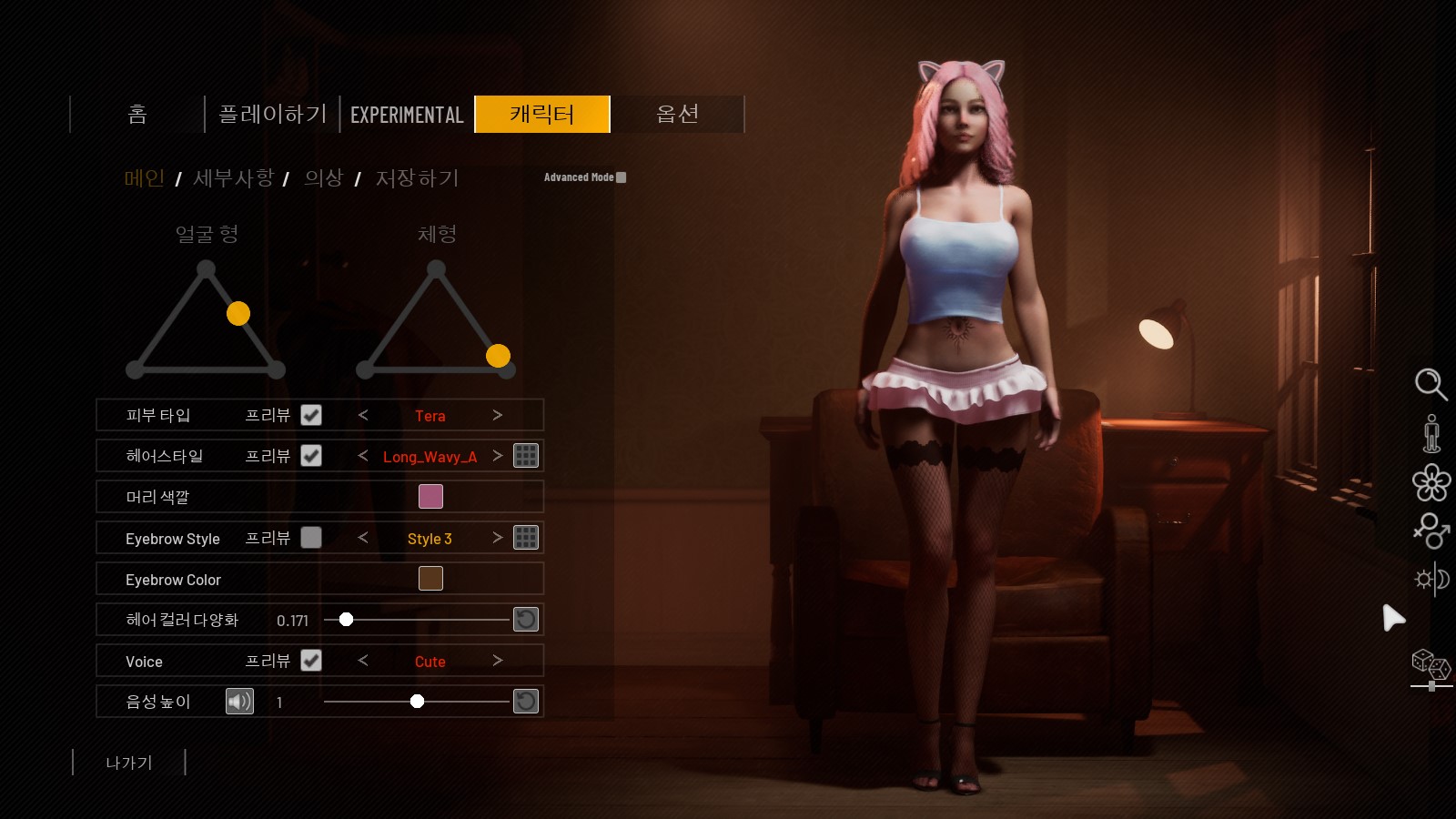Click the 나가기 exit button
The width and height of the screenshot is (1456, 819).
point(129,763)
